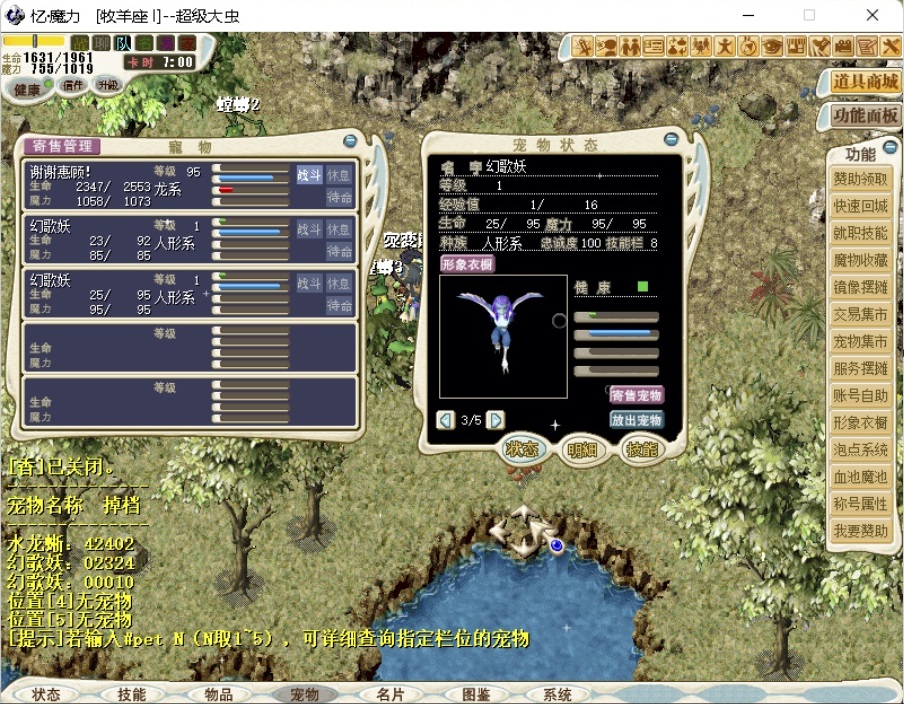Open the 宠物集市 pet market
Screen dimensions: 904x704
tap(860, 341)
